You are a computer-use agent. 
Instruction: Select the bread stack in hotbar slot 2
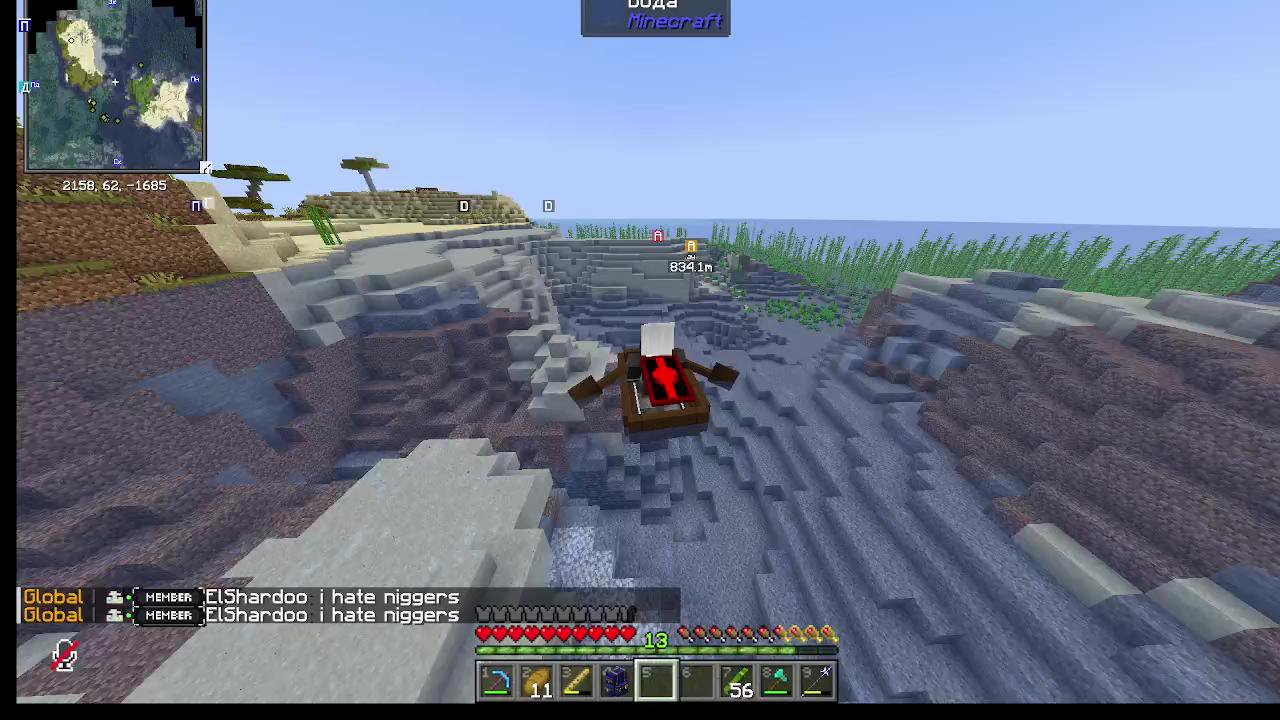(x=537, y=682)
